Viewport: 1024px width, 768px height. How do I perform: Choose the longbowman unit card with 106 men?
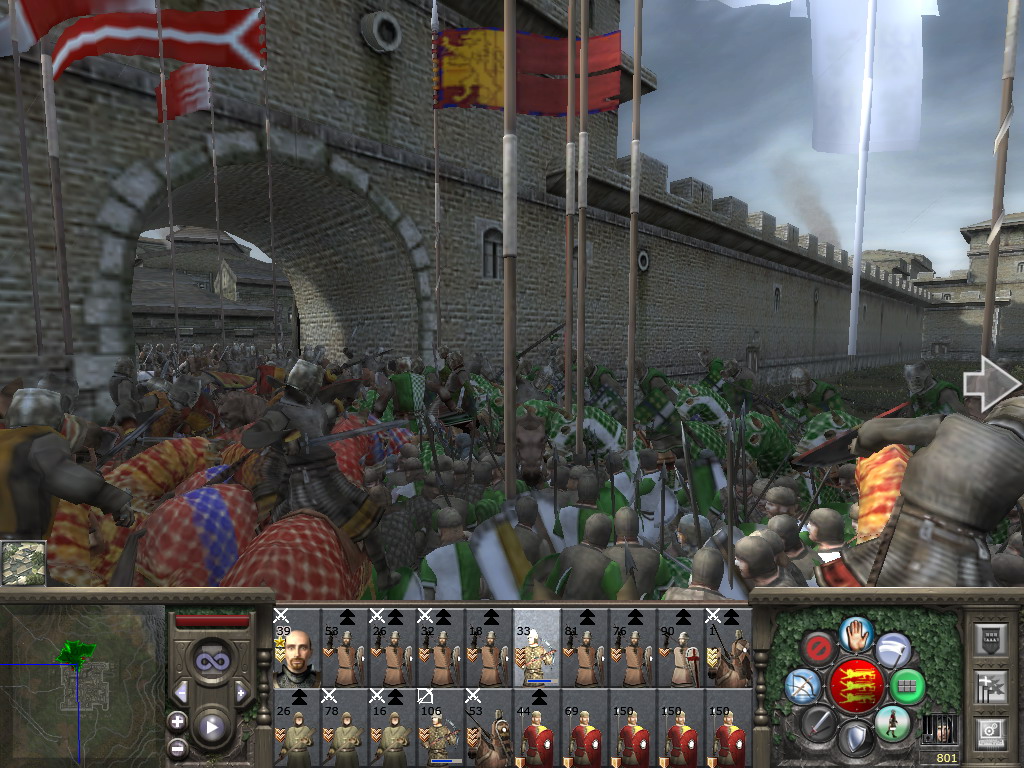441,727
